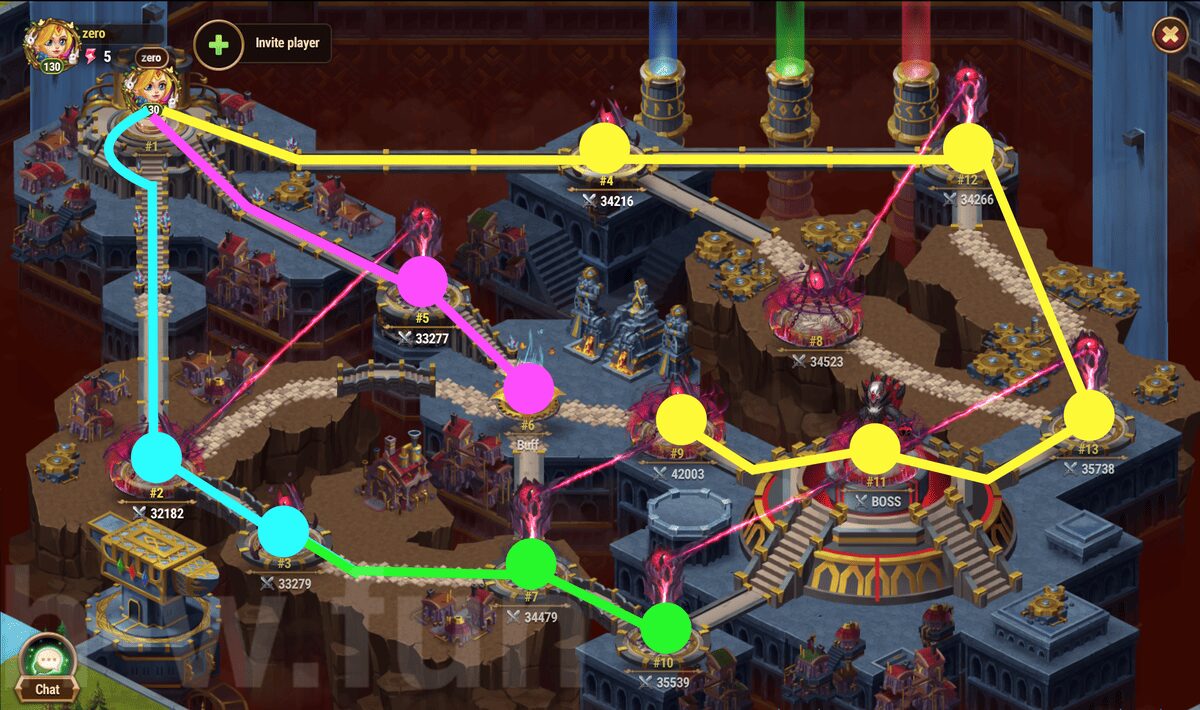Select map node #4 with power 34216
Viewport: 1200px width, 710px height.
(x=605, y=148)
